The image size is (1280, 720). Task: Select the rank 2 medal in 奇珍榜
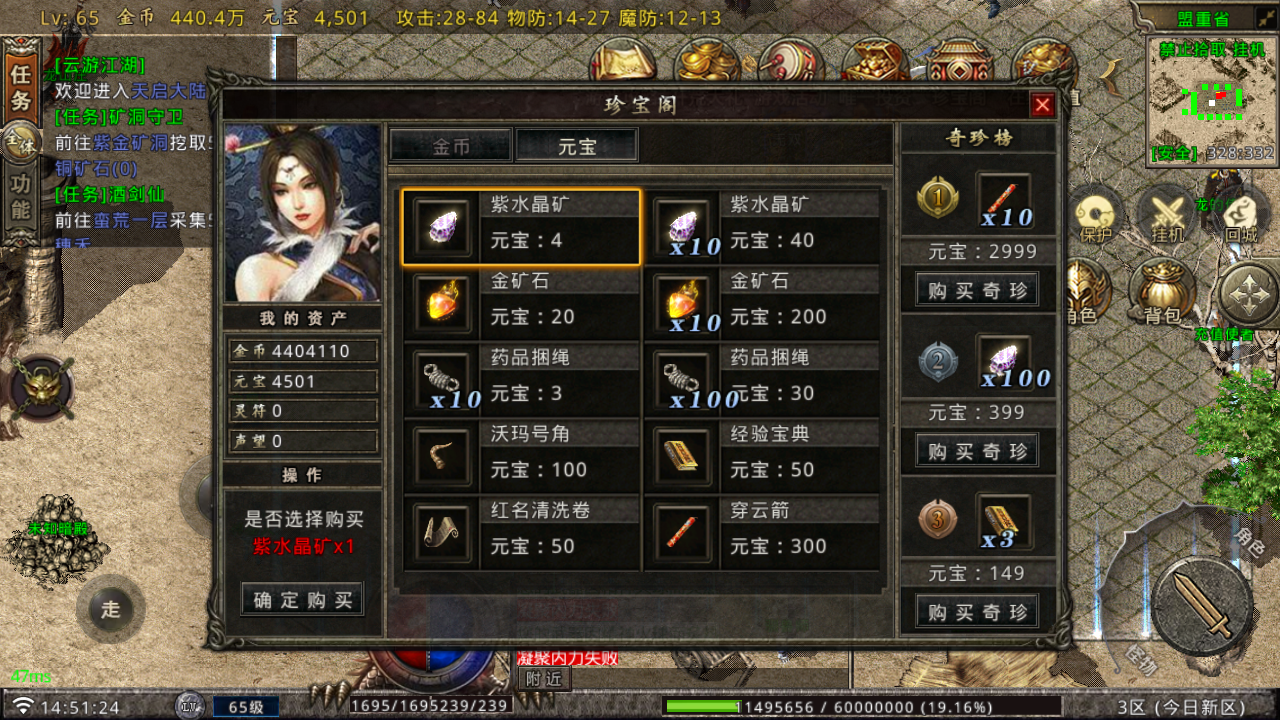pyautogui.click(x=937, y=360)
